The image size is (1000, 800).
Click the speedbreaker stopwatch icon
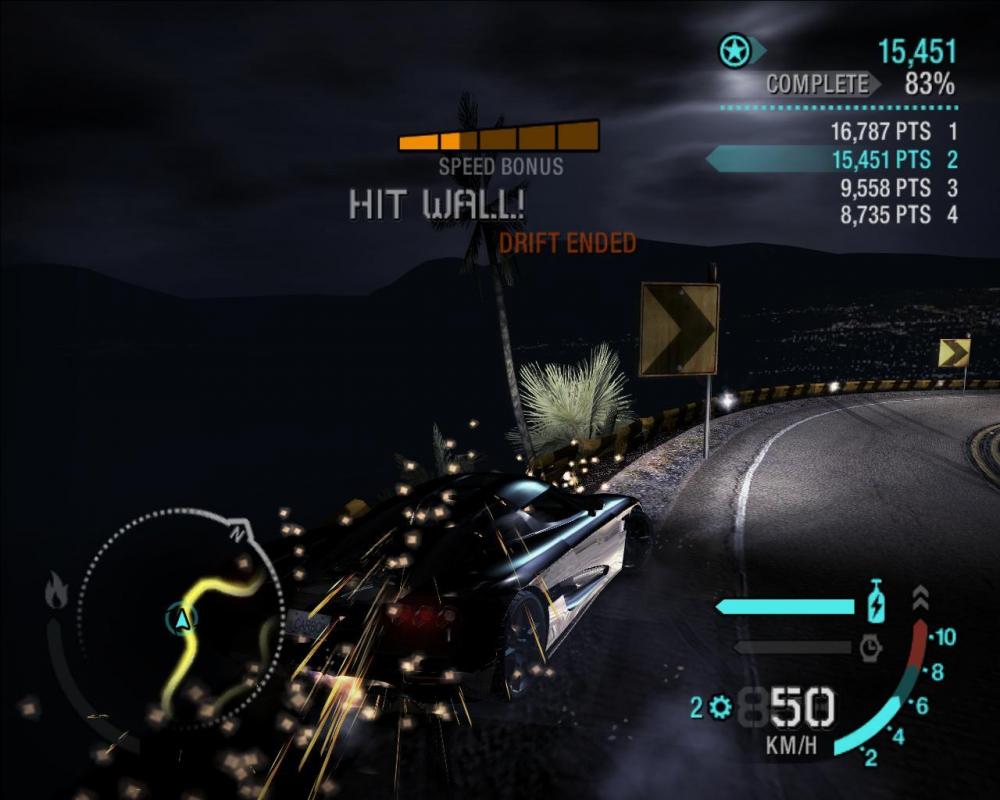(870, 648)
